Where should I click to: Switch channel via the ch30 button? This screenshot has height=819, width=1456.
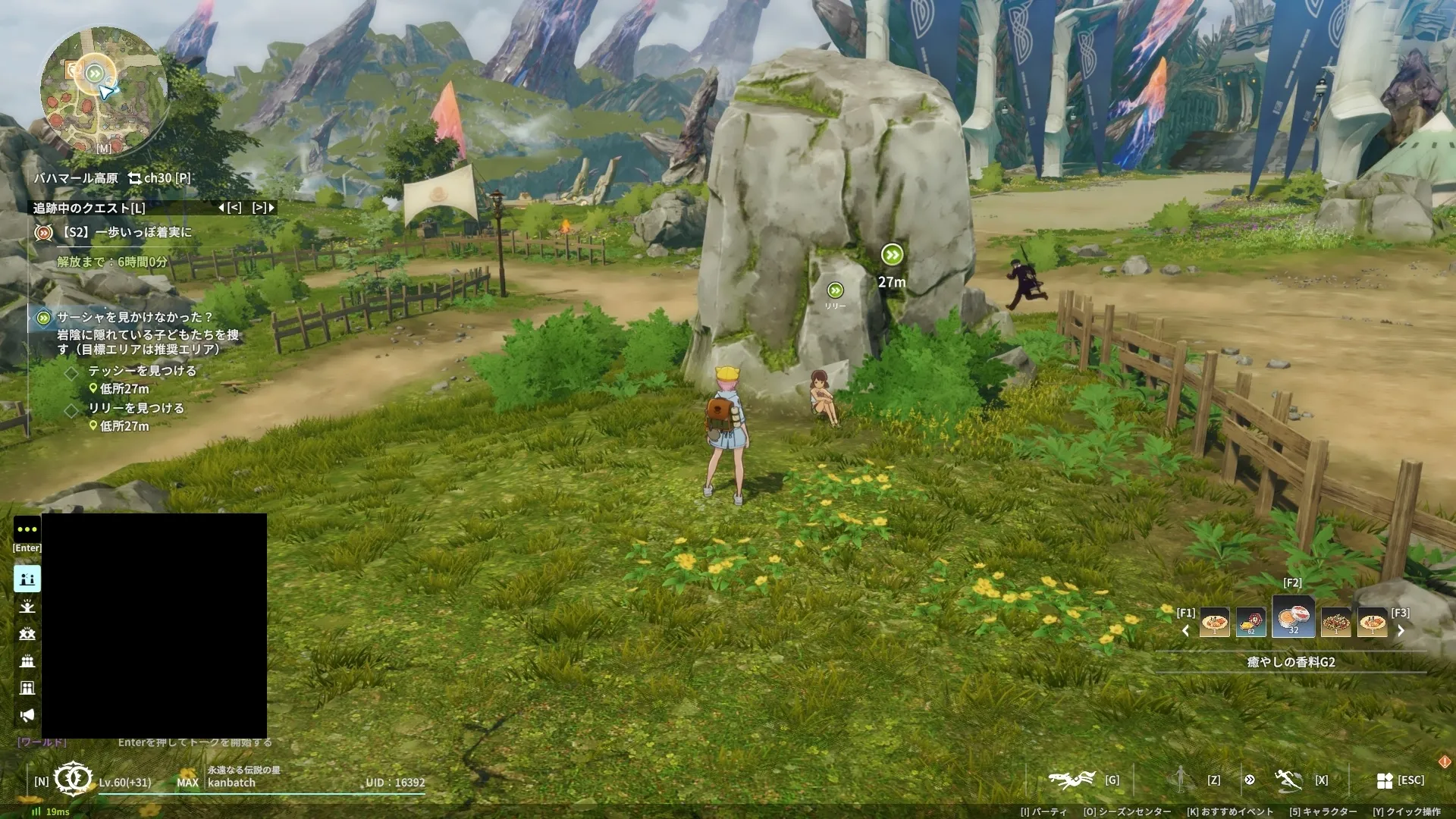159,178
